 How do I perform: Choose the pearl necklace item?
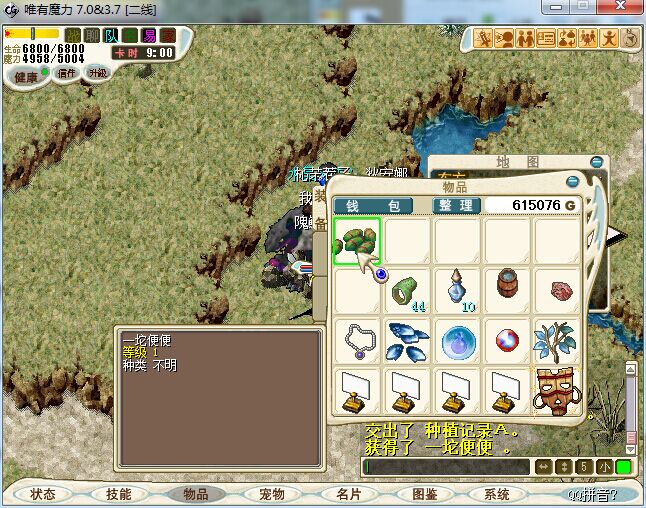357,341
